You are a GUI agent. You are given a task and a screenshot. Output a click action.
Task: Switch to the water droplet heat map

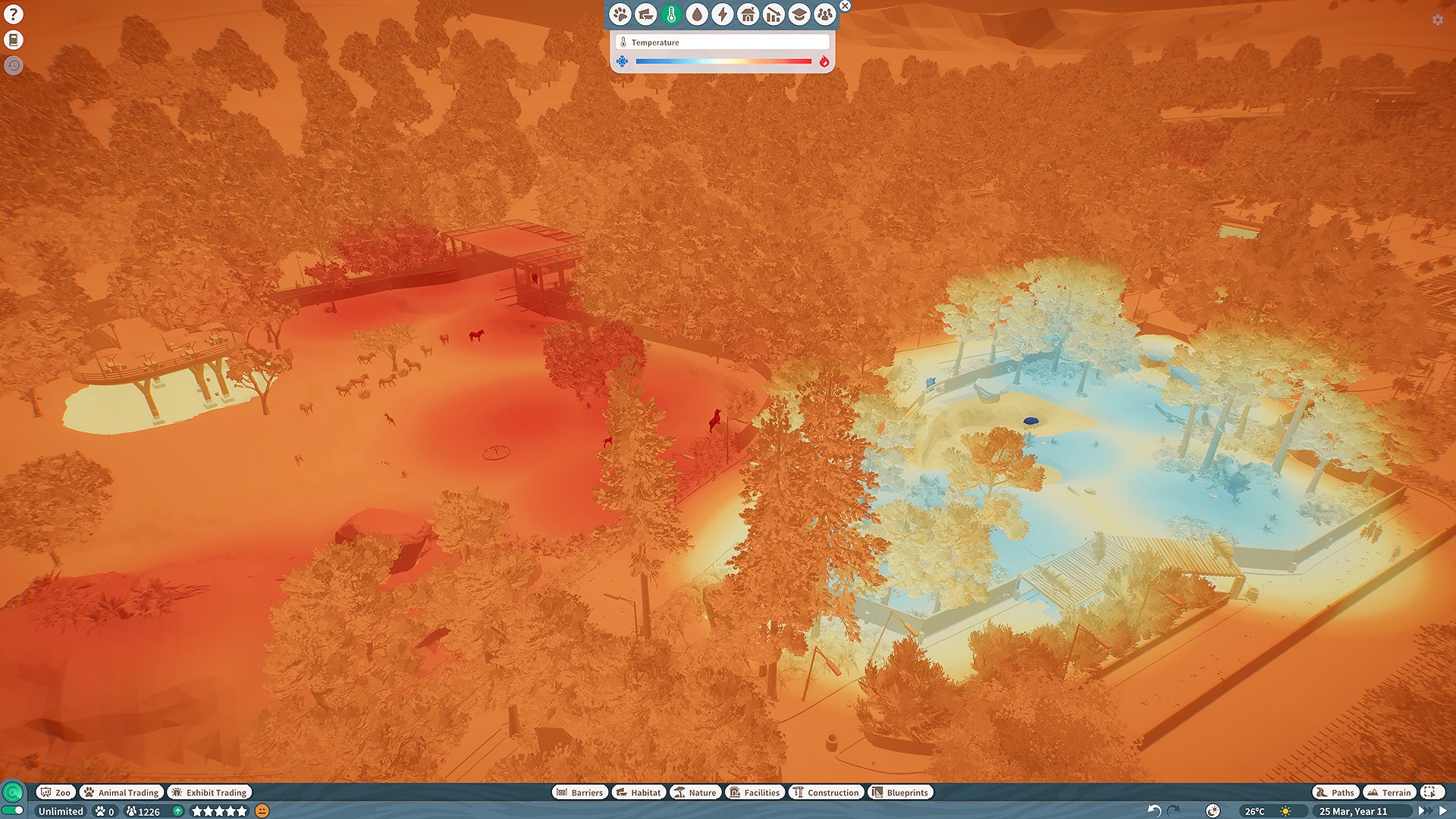click(697, 14)
